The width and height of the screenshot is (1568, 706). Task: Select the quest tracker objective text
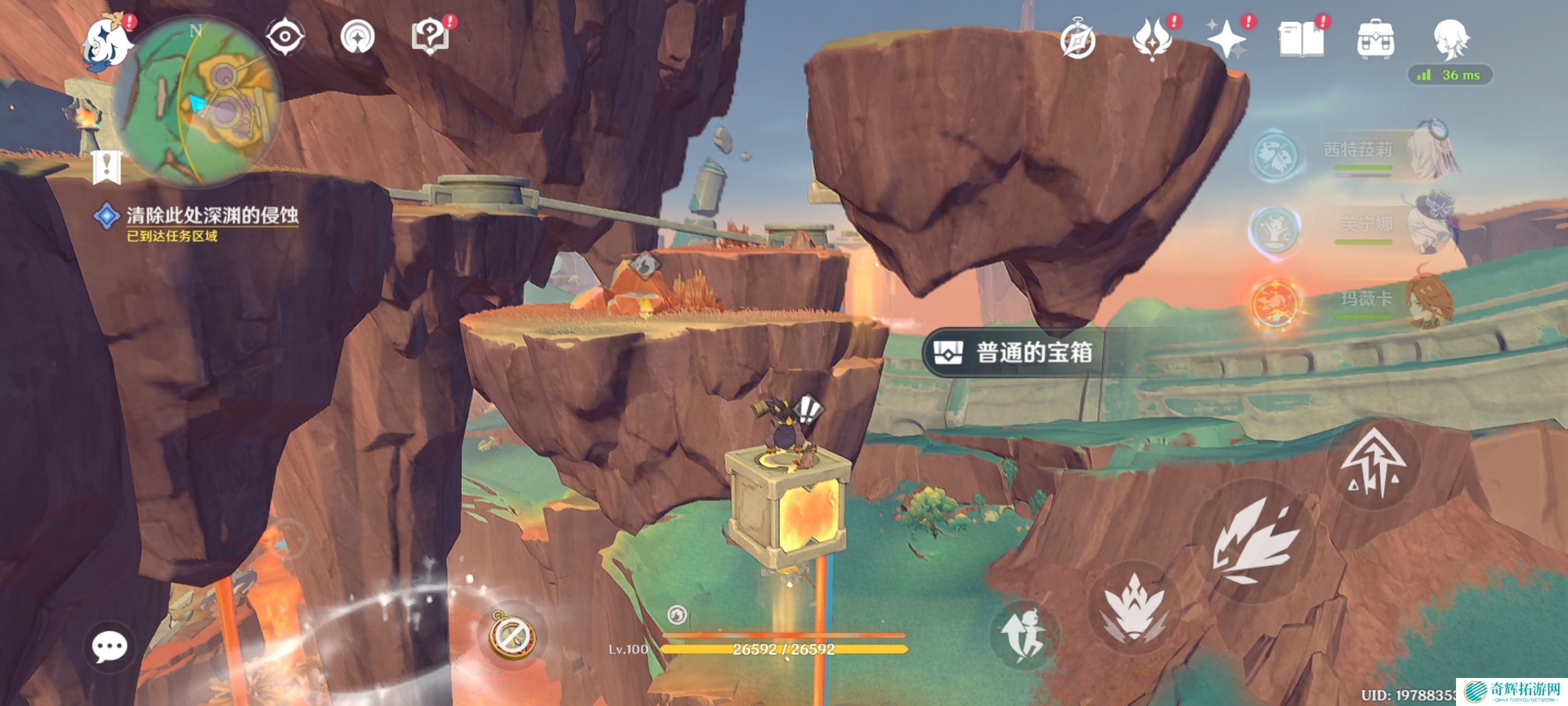click(211, 215)
